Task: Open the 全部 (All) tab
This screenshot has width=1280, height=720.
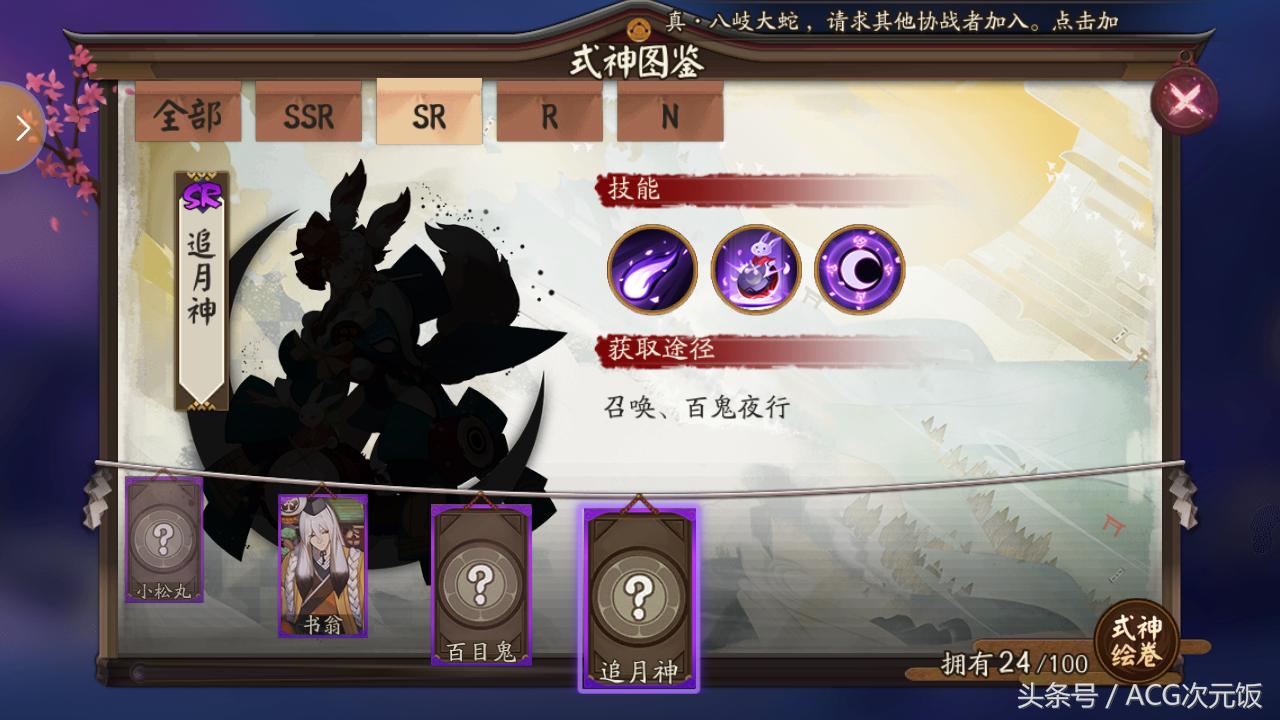Action: (x=188, y=118)
